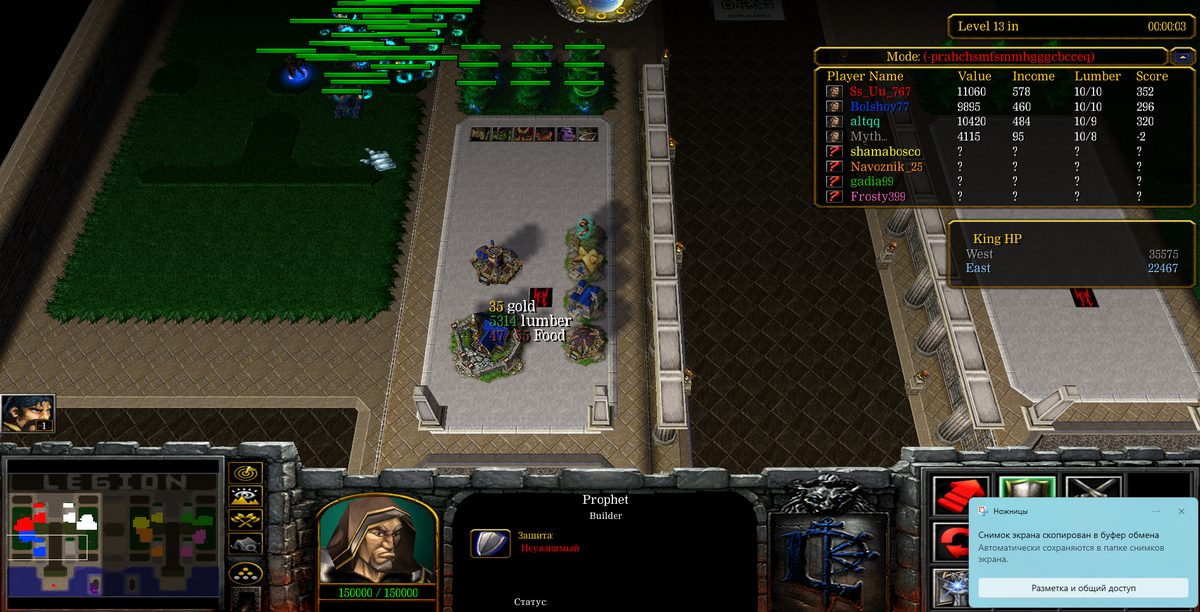This screenshot has height=612, width=1200.
Task: Close the Snipping Tool notification
Action: click(x=1181, y=511)
